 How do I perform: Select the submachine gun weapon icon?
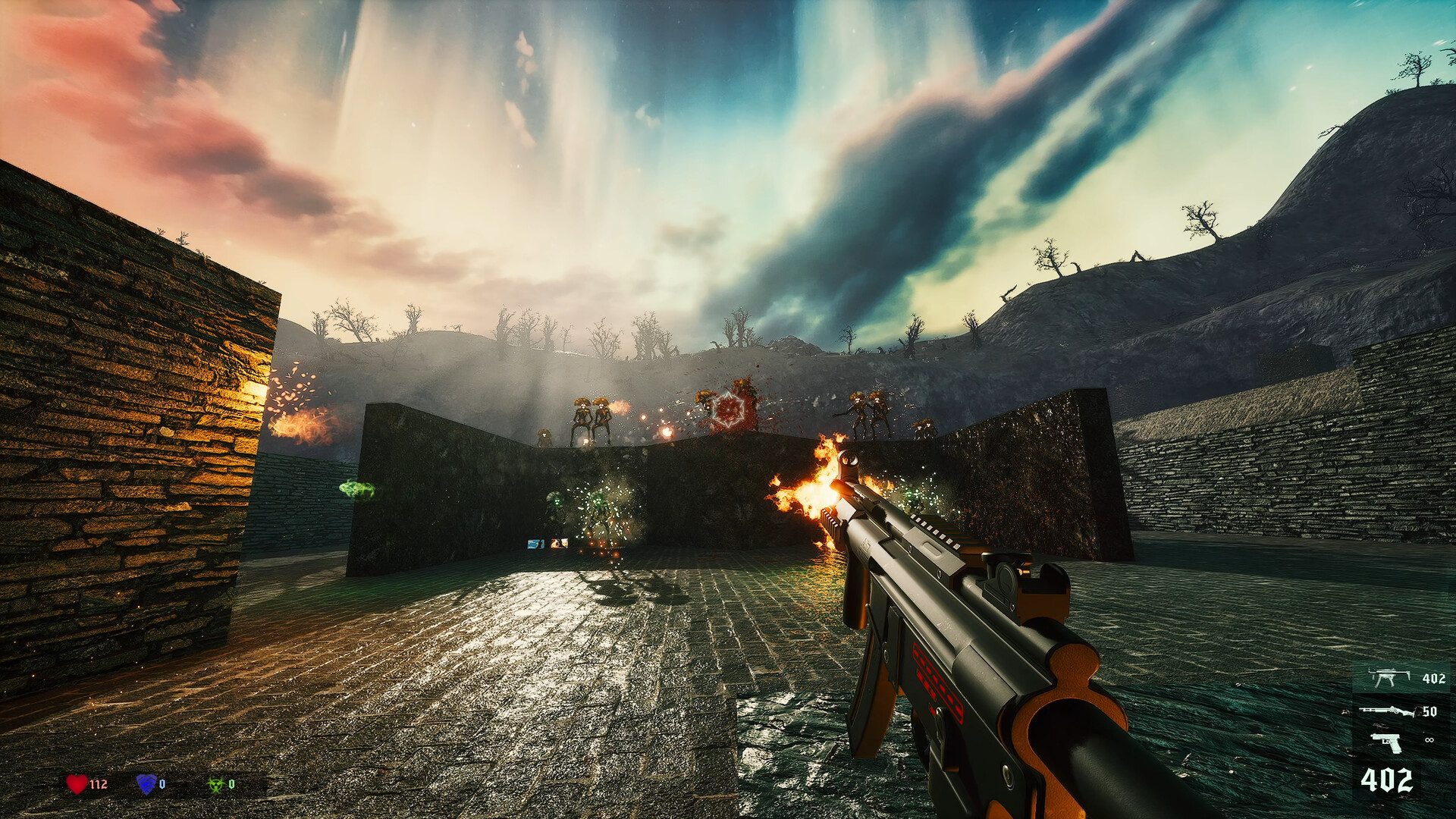(1390, 677)
